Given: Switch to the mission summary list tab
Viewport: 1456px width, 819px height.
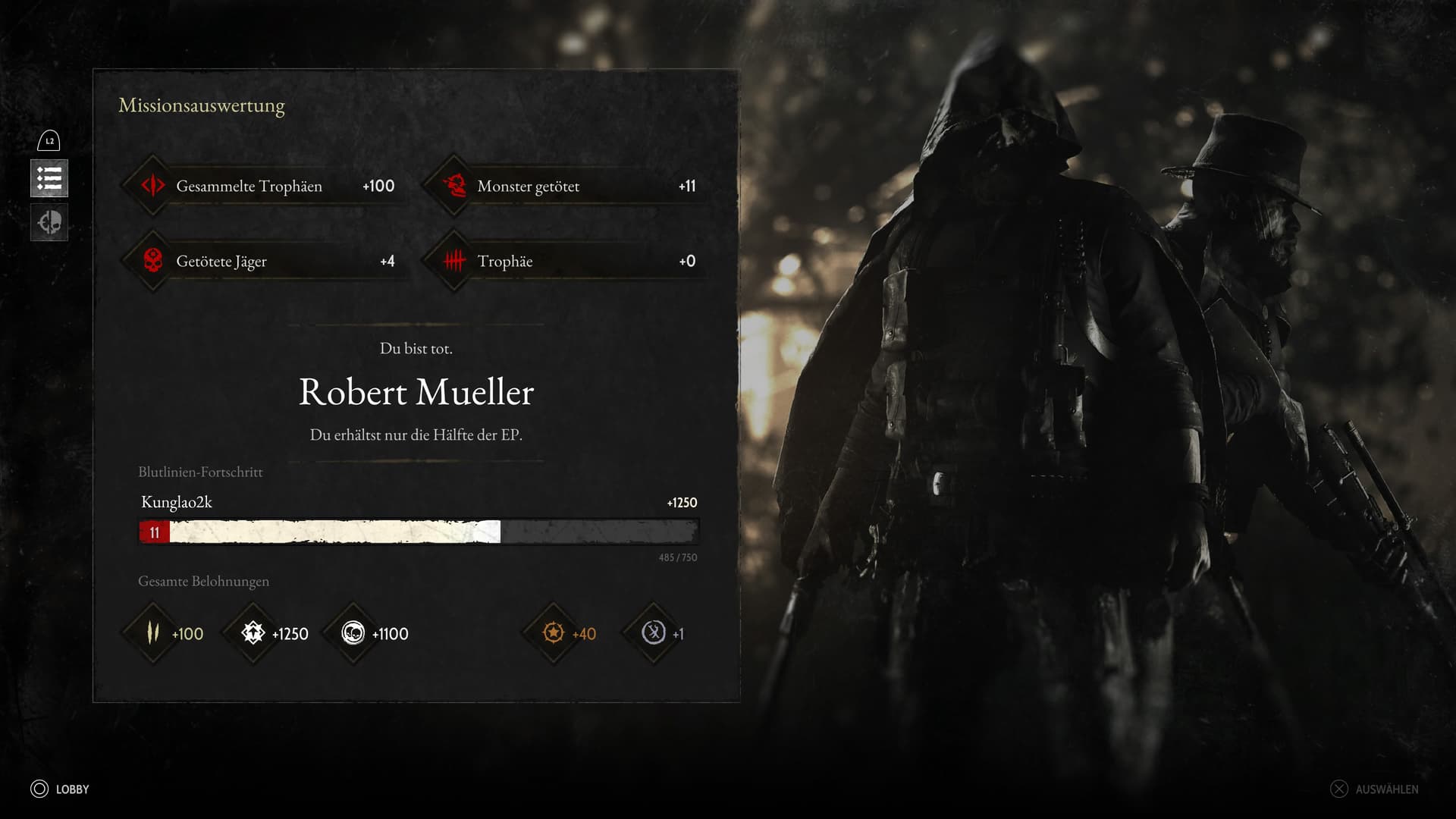Looking at the screenshot, I should [x=49, y=179].
